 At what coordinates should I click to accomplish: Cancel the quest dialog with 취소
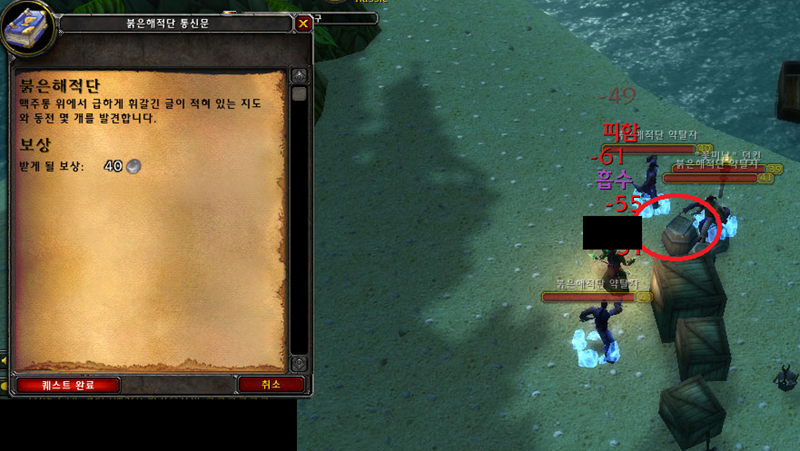(270, 384)
